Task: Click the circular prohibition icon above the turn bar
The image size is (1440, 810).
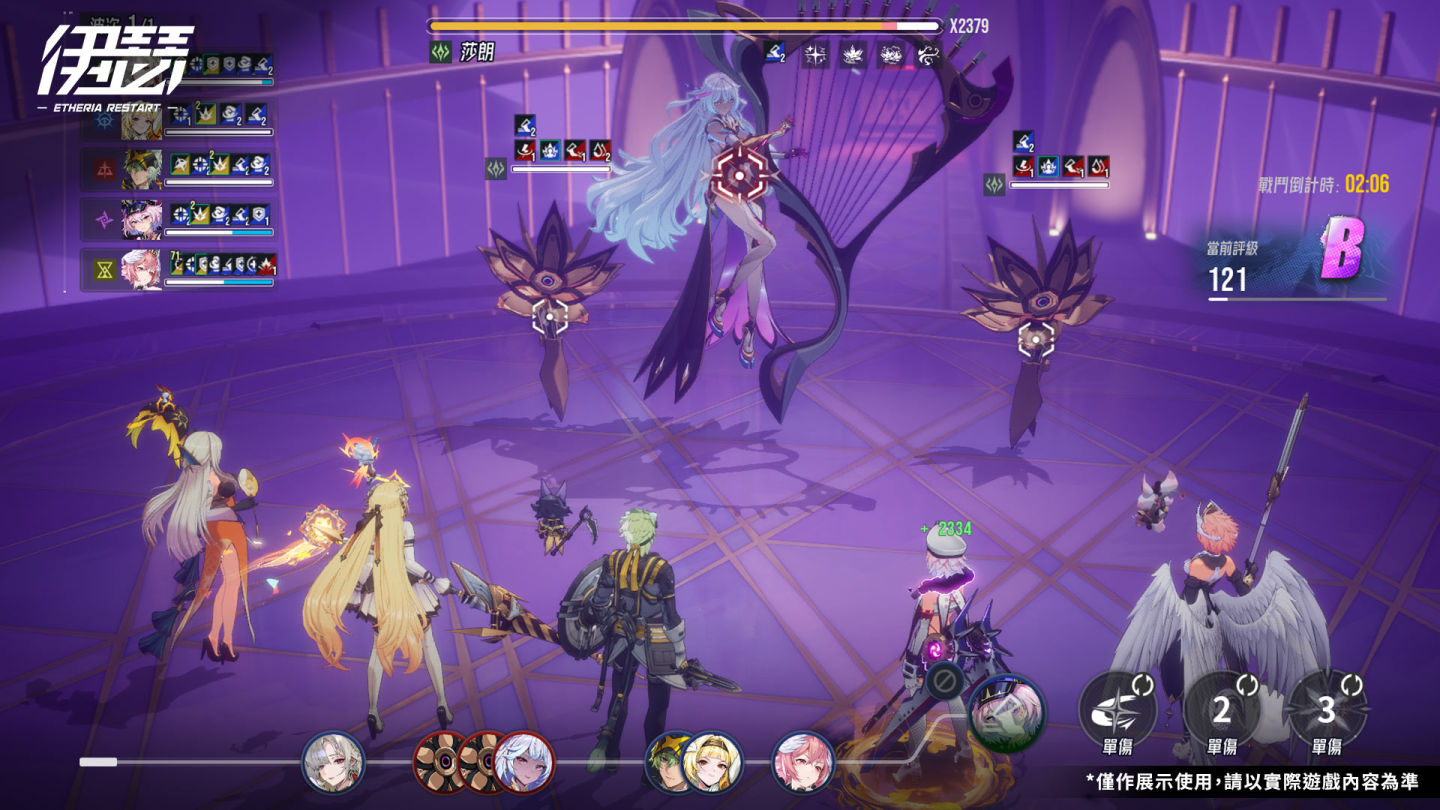Action: click(943, 682)
